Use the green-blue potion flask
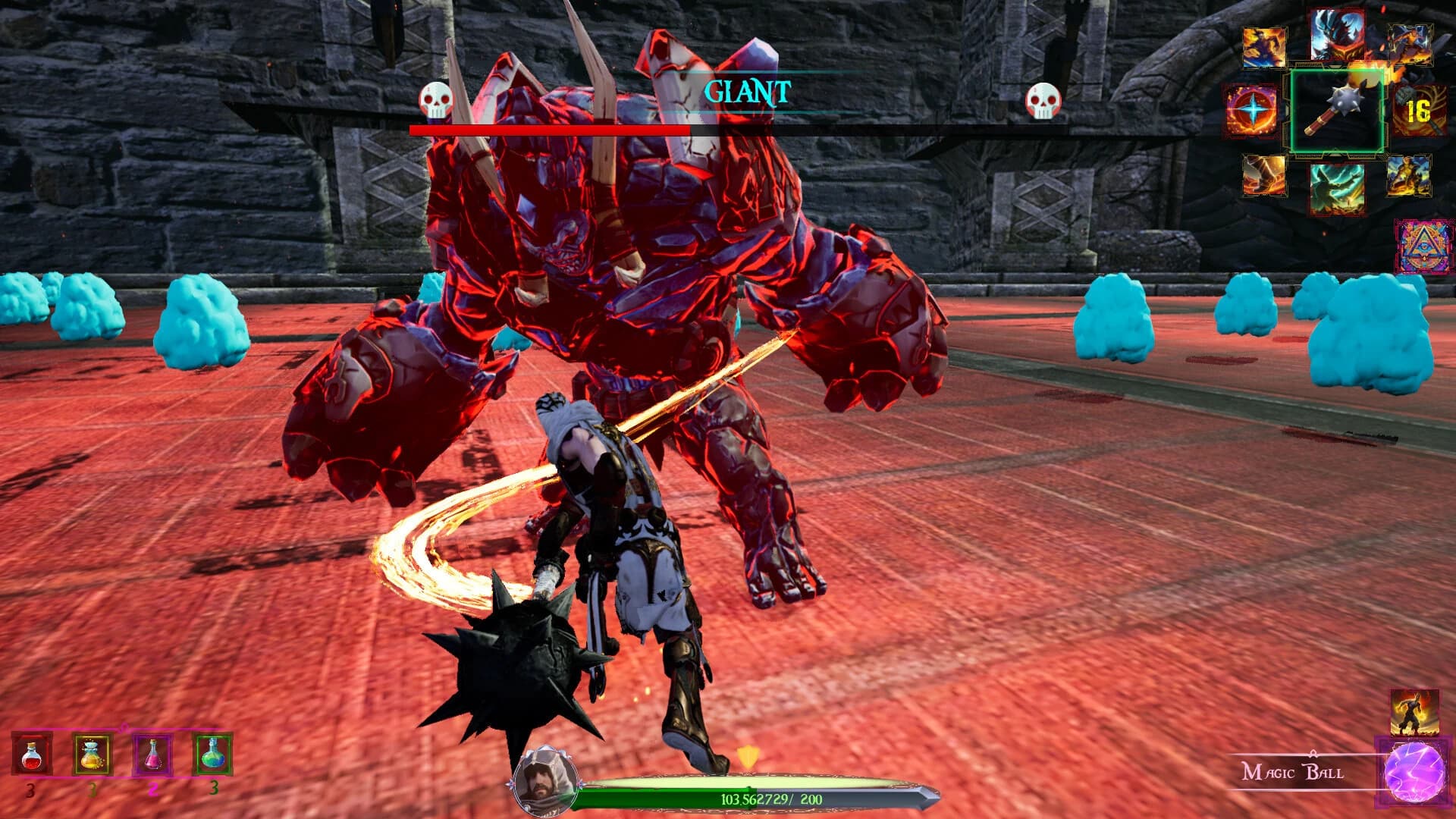1456x819 pixels. pos(212,755)
